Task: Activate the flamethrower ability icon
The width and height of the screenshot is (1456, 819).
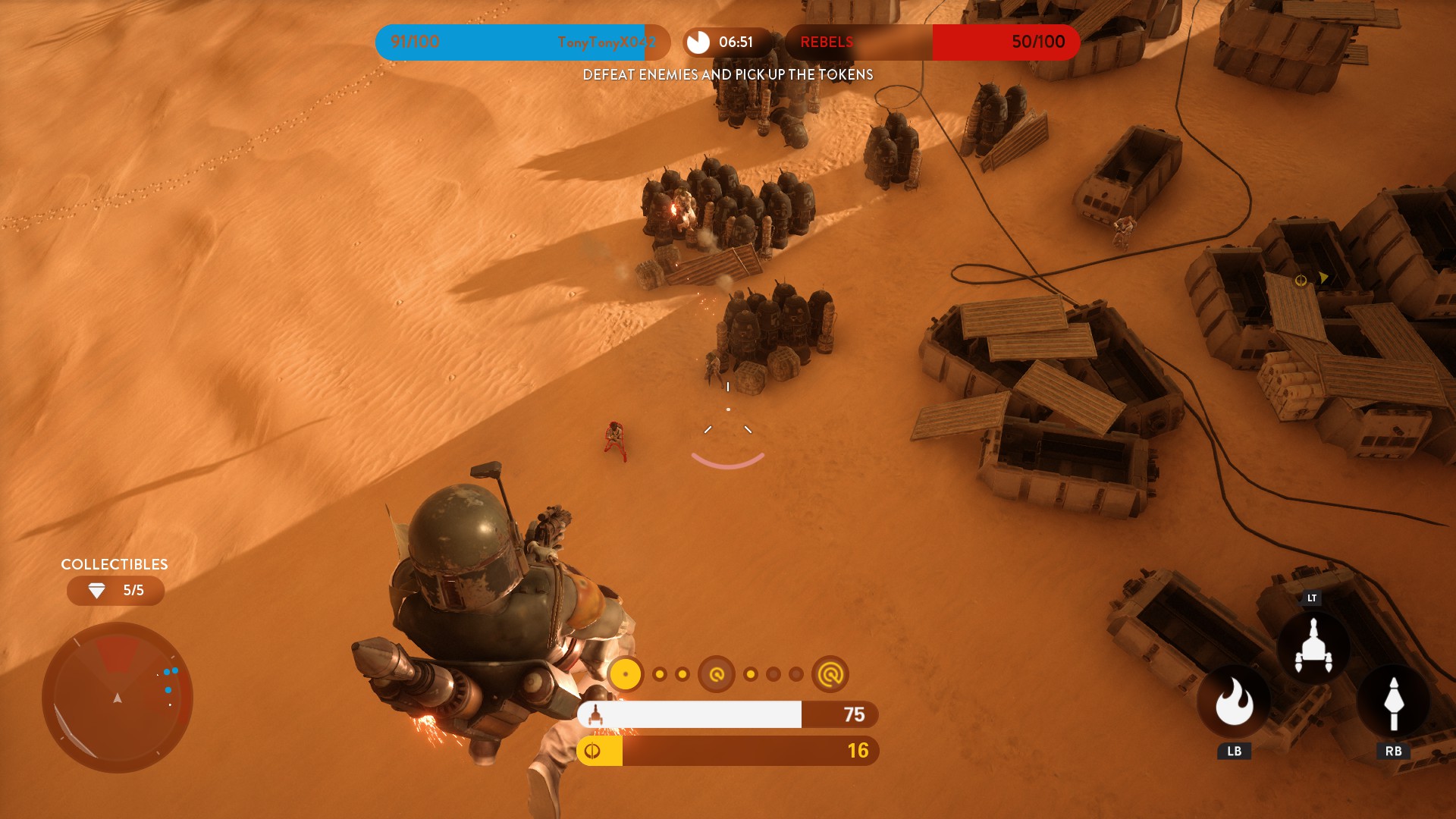Action: (x=1234, y=703)
